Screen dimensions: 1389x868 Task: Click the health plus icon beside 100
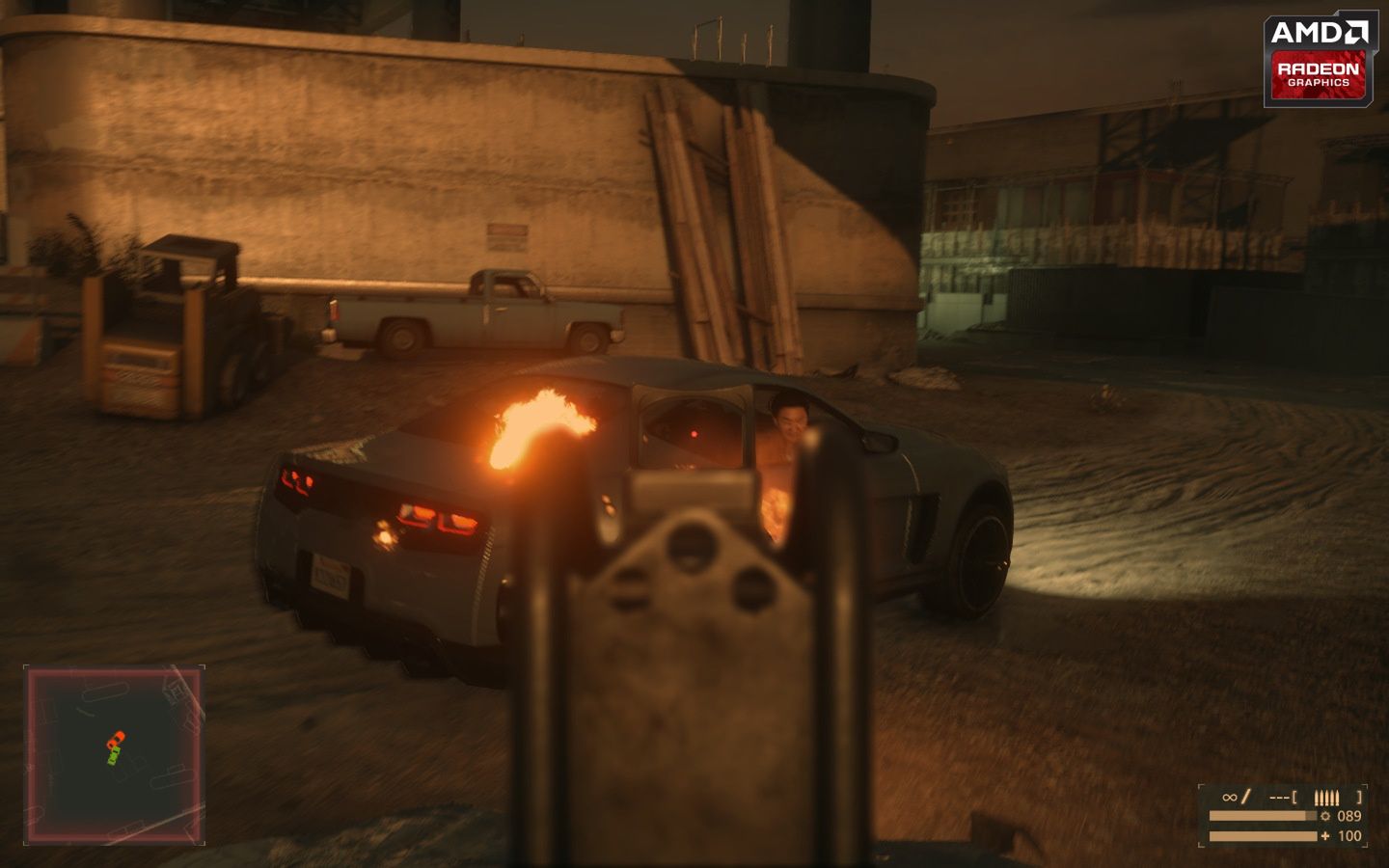tap(1325, 836)
